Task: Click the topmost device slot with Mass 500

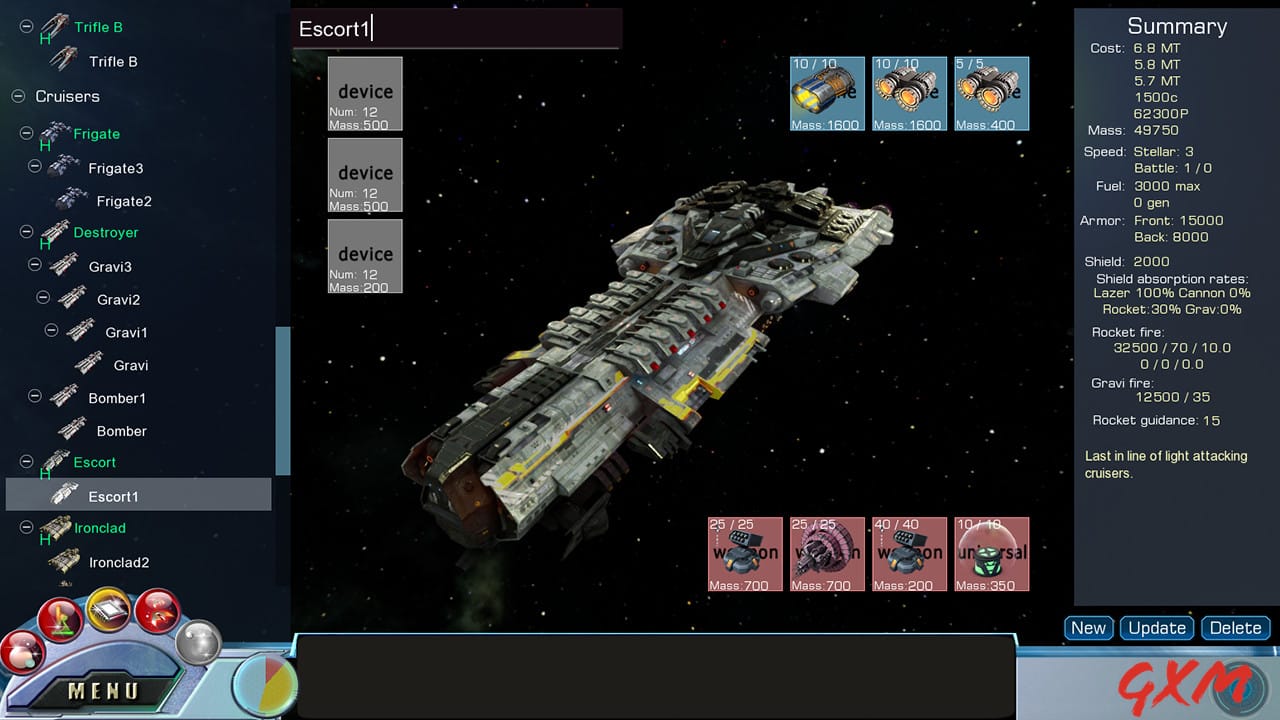Action: tap(365, 93)
